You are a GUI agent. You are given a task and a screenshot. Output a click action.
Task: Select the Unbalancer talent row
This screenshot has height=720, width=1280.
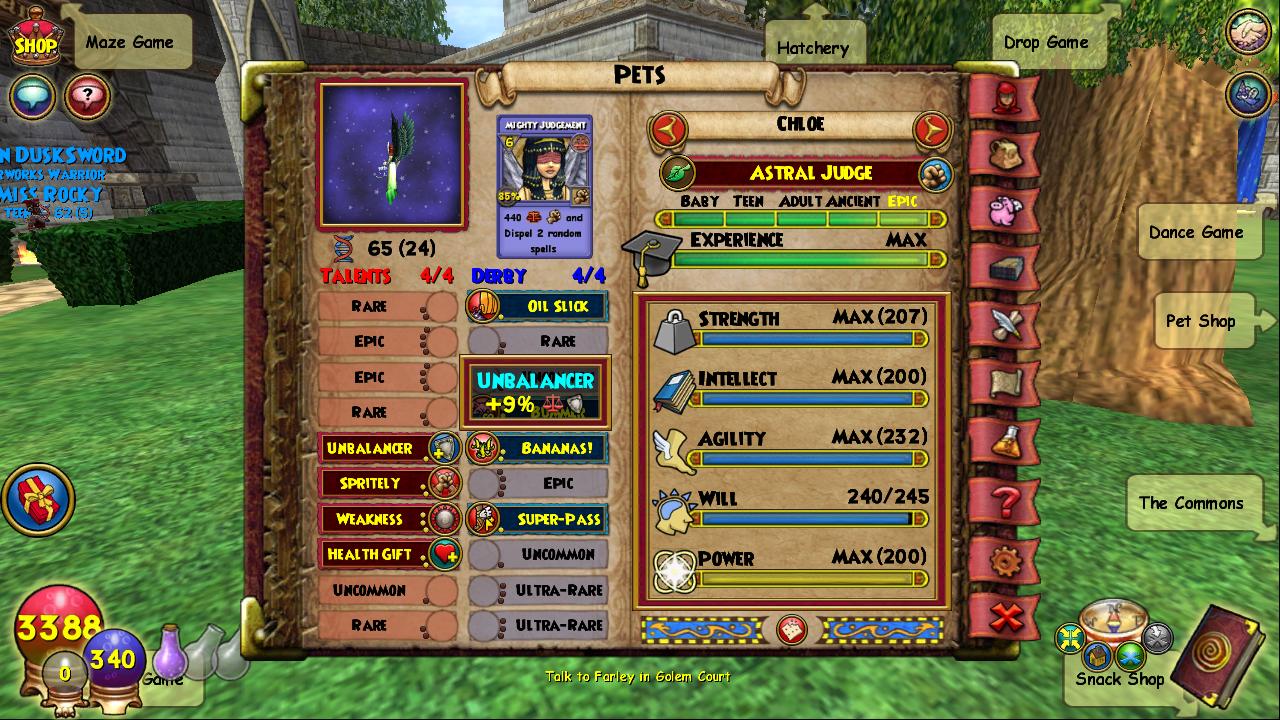click(388, 448)
